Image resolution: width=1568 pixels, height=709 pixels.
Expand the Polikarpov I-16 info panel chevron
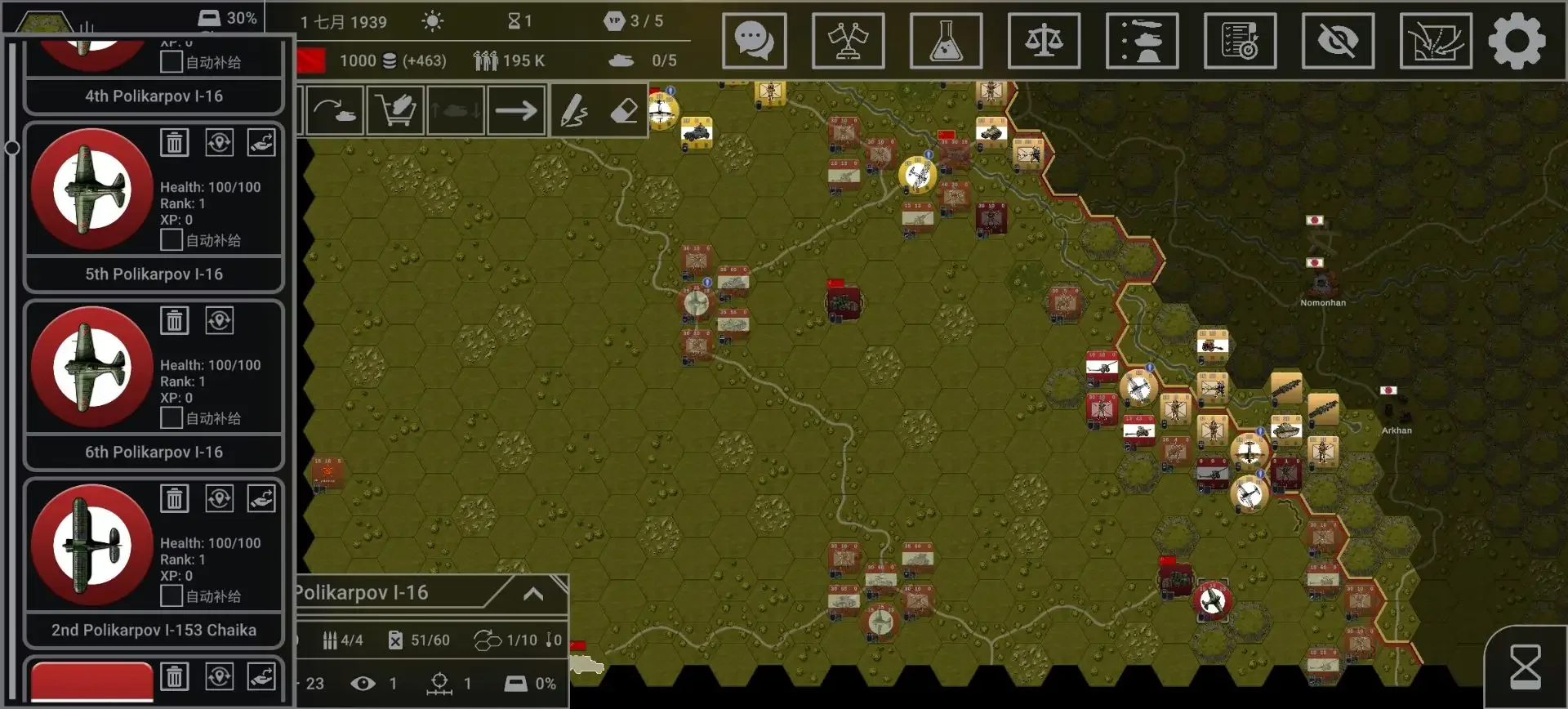533,594
